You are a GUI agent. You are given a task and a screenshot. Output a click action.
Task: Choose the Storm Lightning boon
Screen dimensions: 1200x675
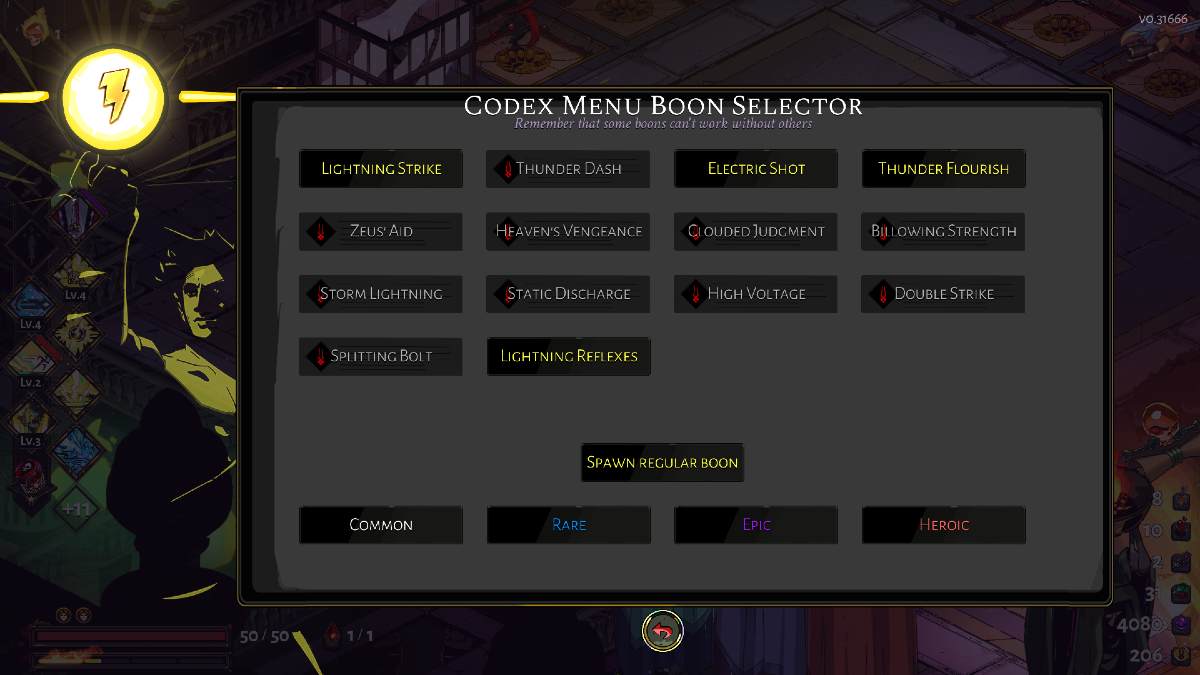tap(381, 294)
